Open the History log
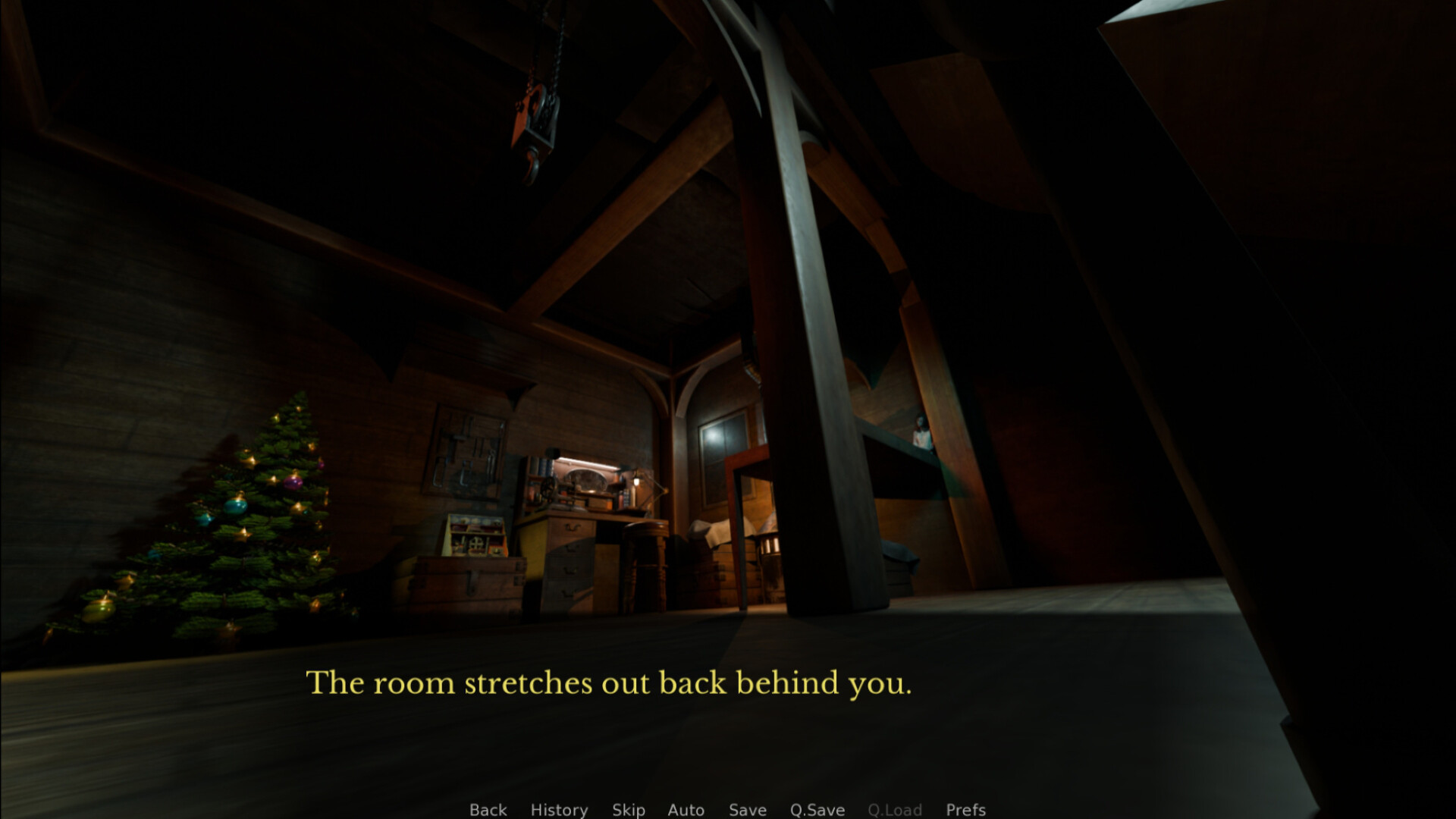 click(559, 810)
